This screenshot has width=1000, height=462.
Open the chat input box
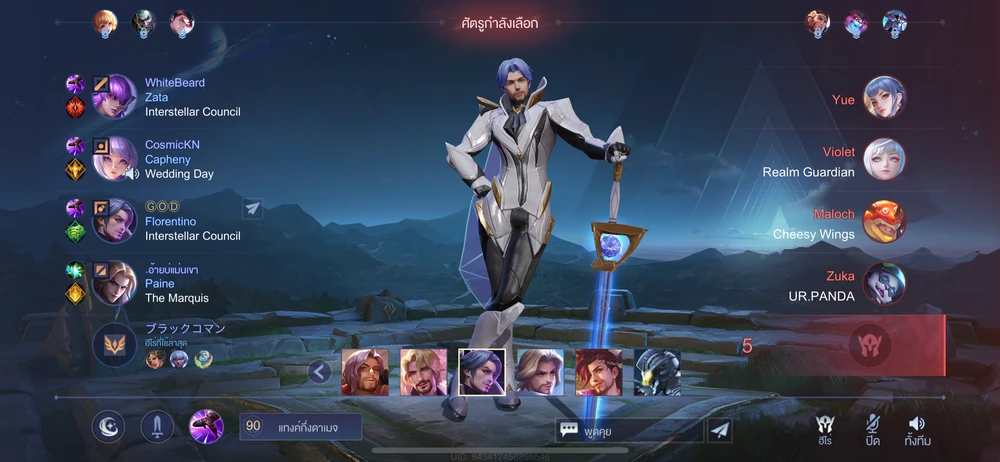[x=630, y=429]
